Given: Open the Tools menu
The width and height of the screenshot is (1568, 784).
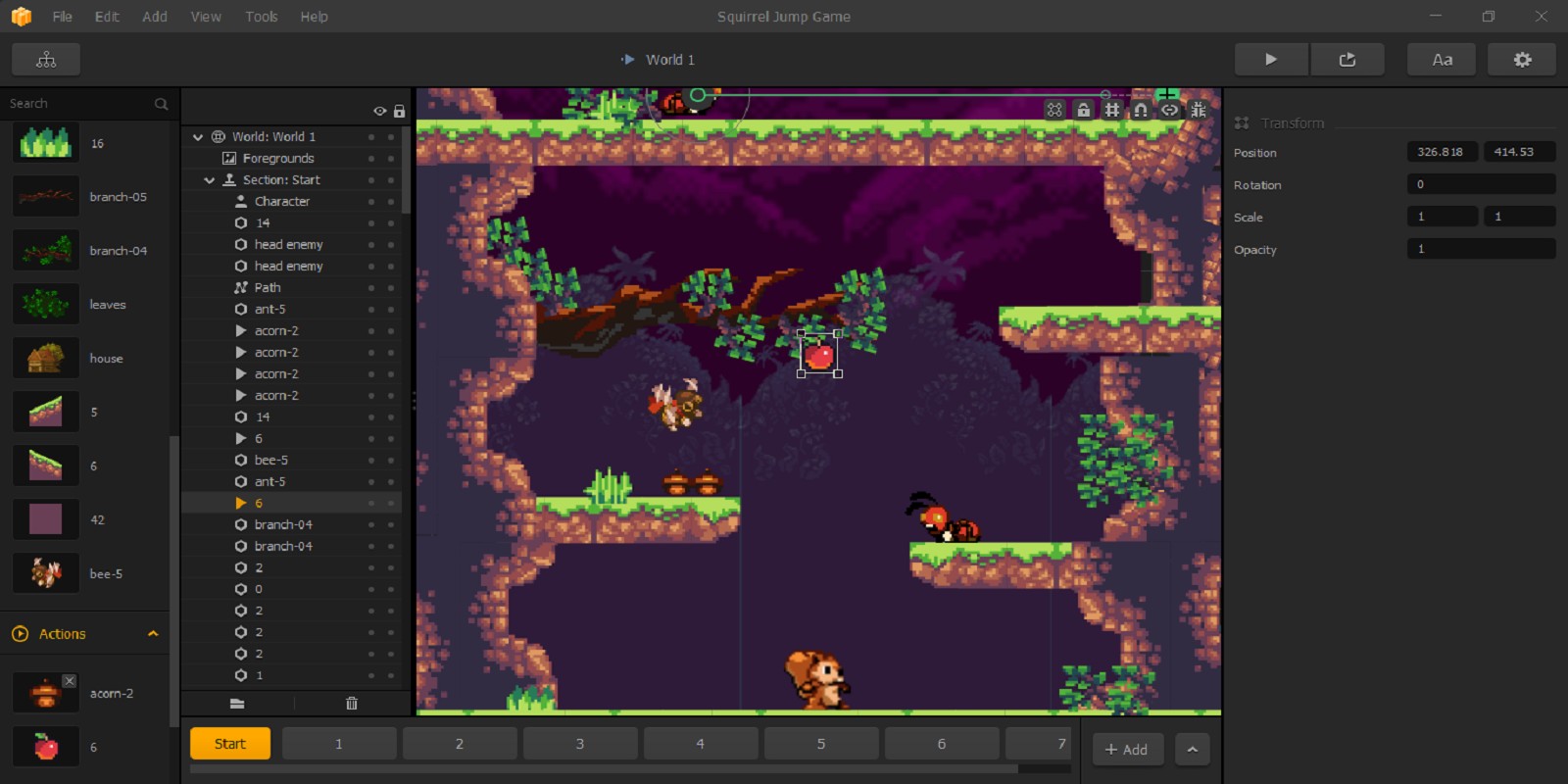Looking at the screenshot, I should 261,17.
